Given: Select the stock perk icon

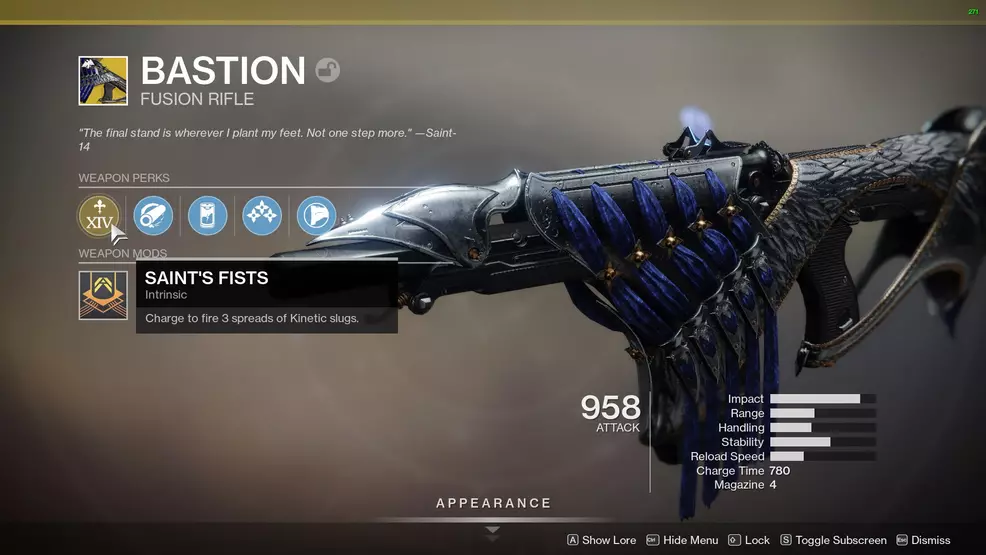Looking at the screenshot, I should point(316,215).
